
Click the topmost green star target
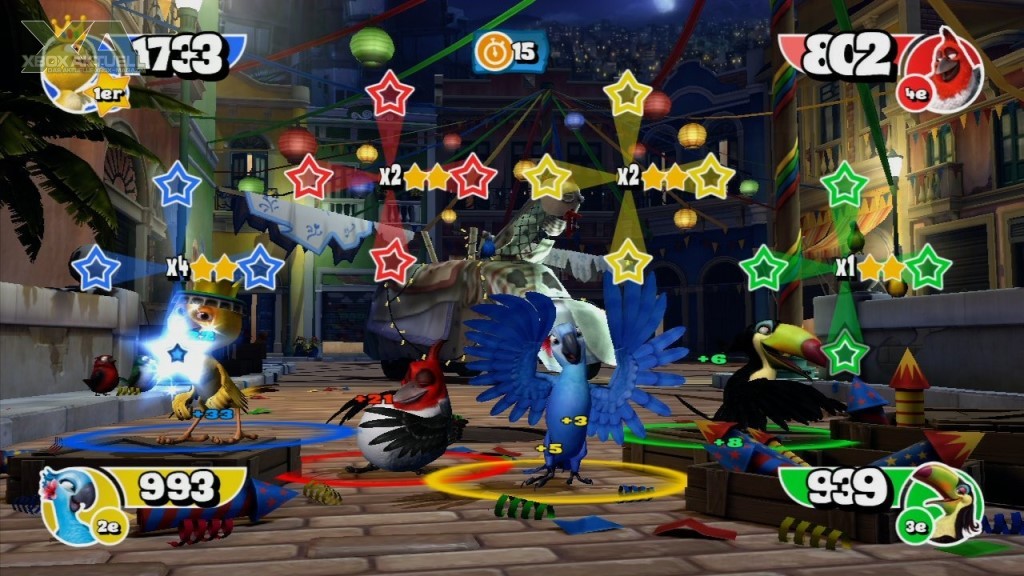click(x=846, y=184)
